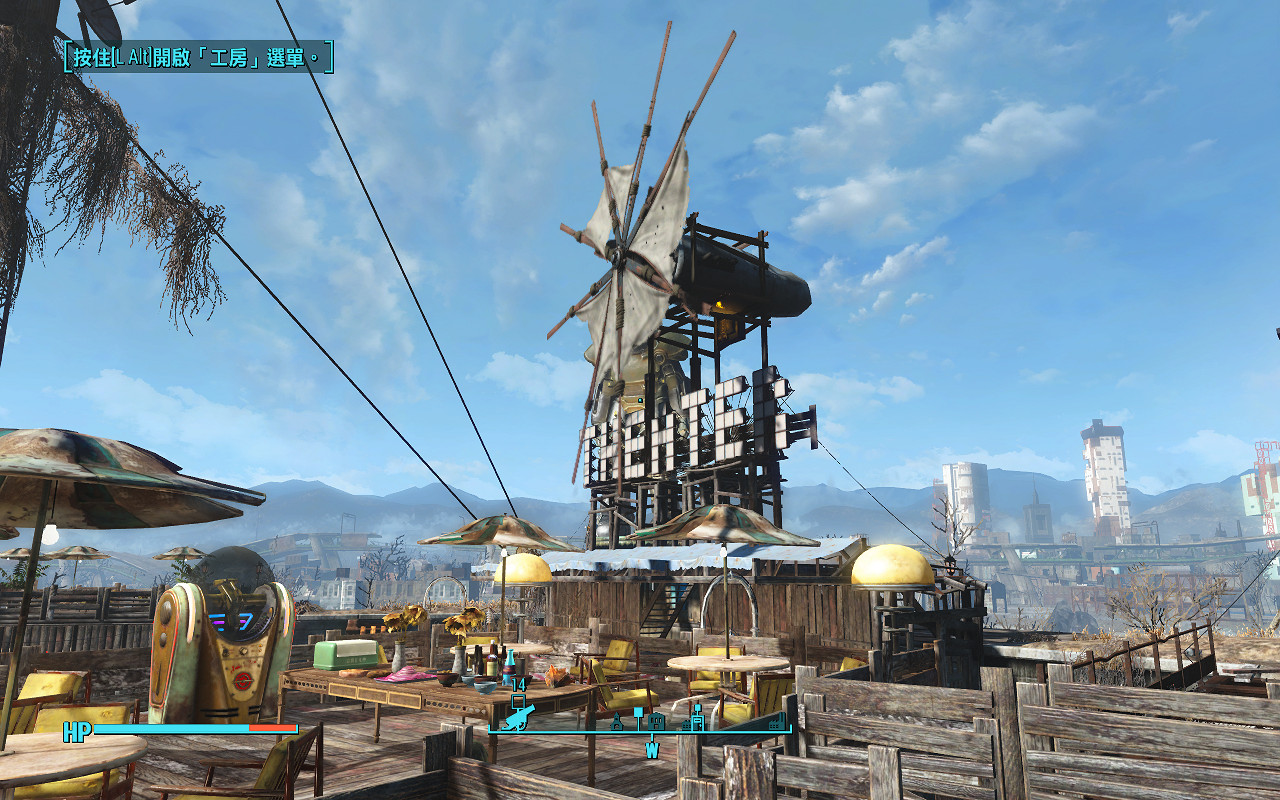Viewport: 1280px width, 800px height.
Task: Click the cannon marker on the compass
Action: click(519, 718)
